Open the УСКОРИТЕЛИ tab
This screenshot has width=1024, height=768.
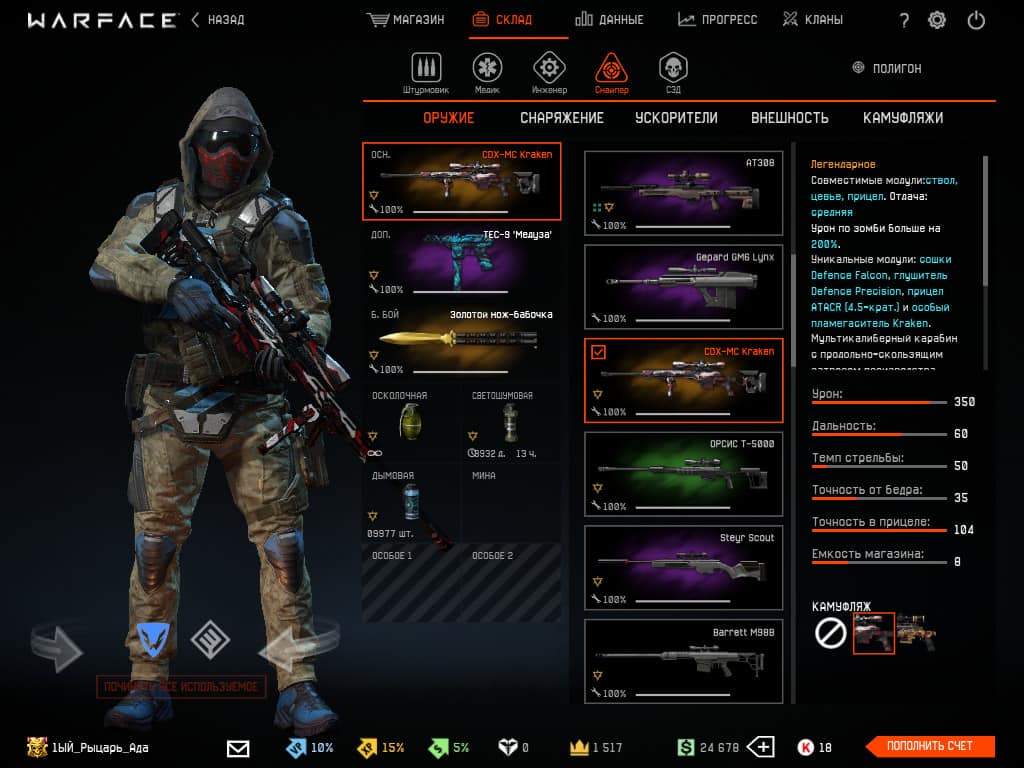tap(676, 118)
